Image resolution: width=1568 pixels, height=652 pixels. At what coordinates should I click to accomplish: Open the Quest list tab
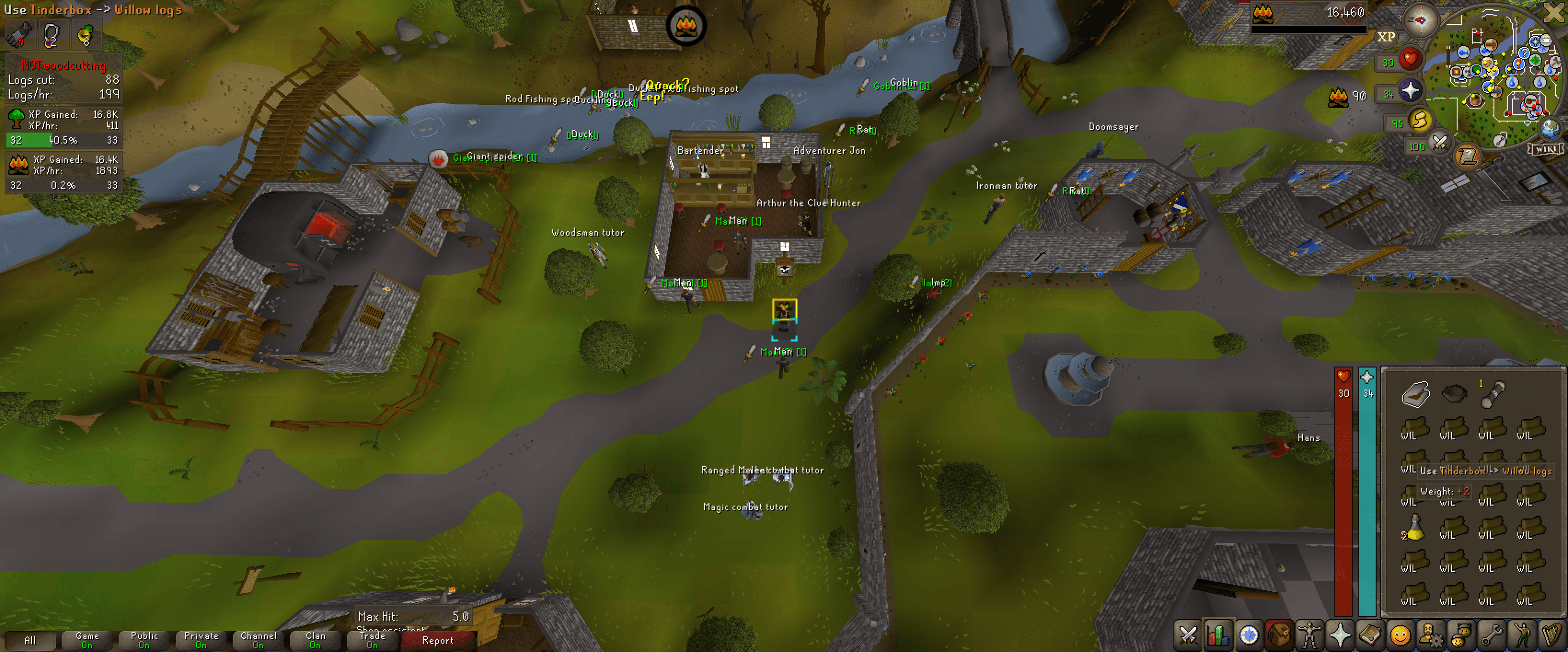coord(1250,635)
